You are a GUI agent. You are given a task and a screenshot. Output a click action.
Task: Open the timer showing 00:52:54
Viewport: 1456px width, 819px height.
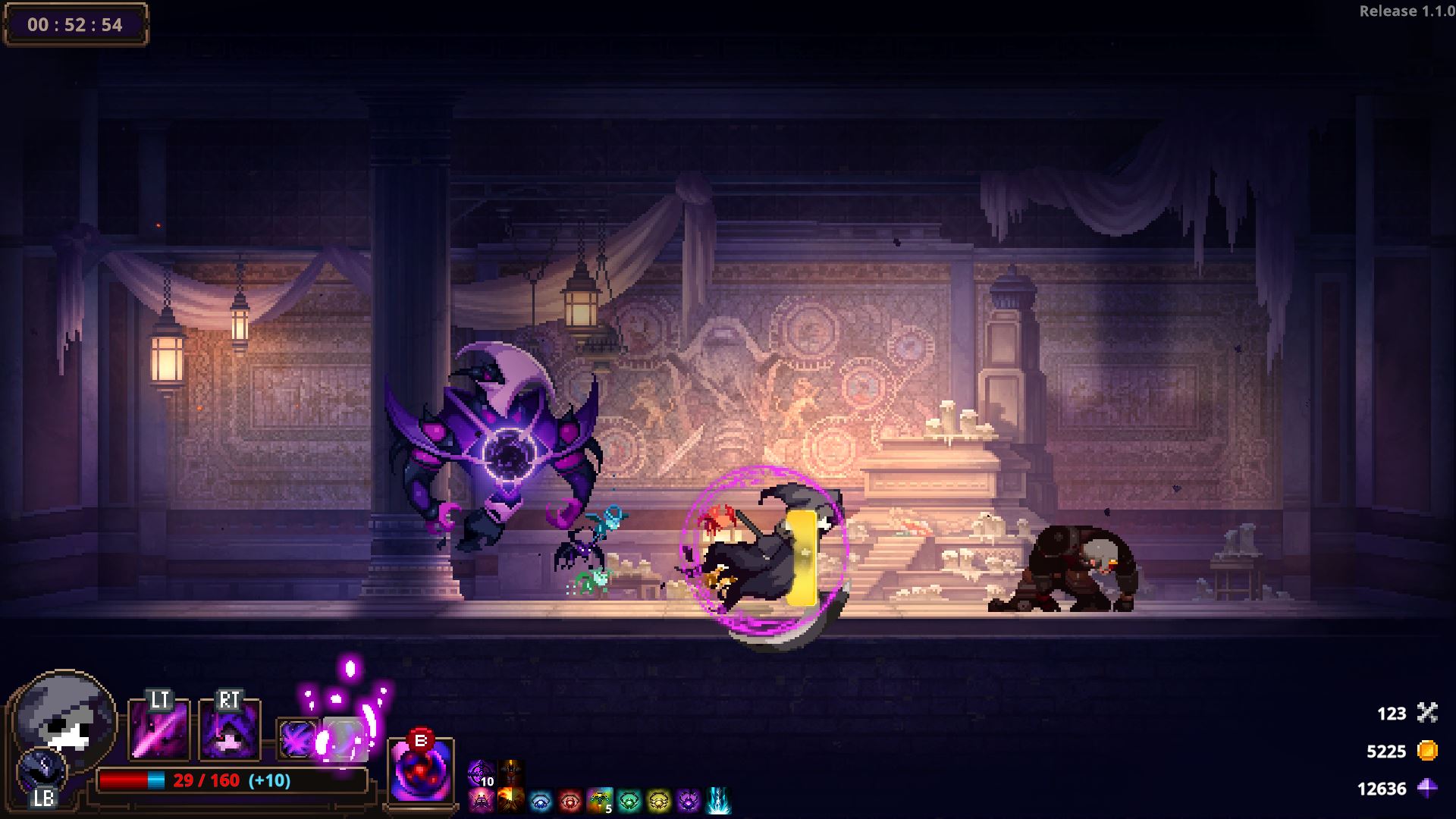click(76, 24)
